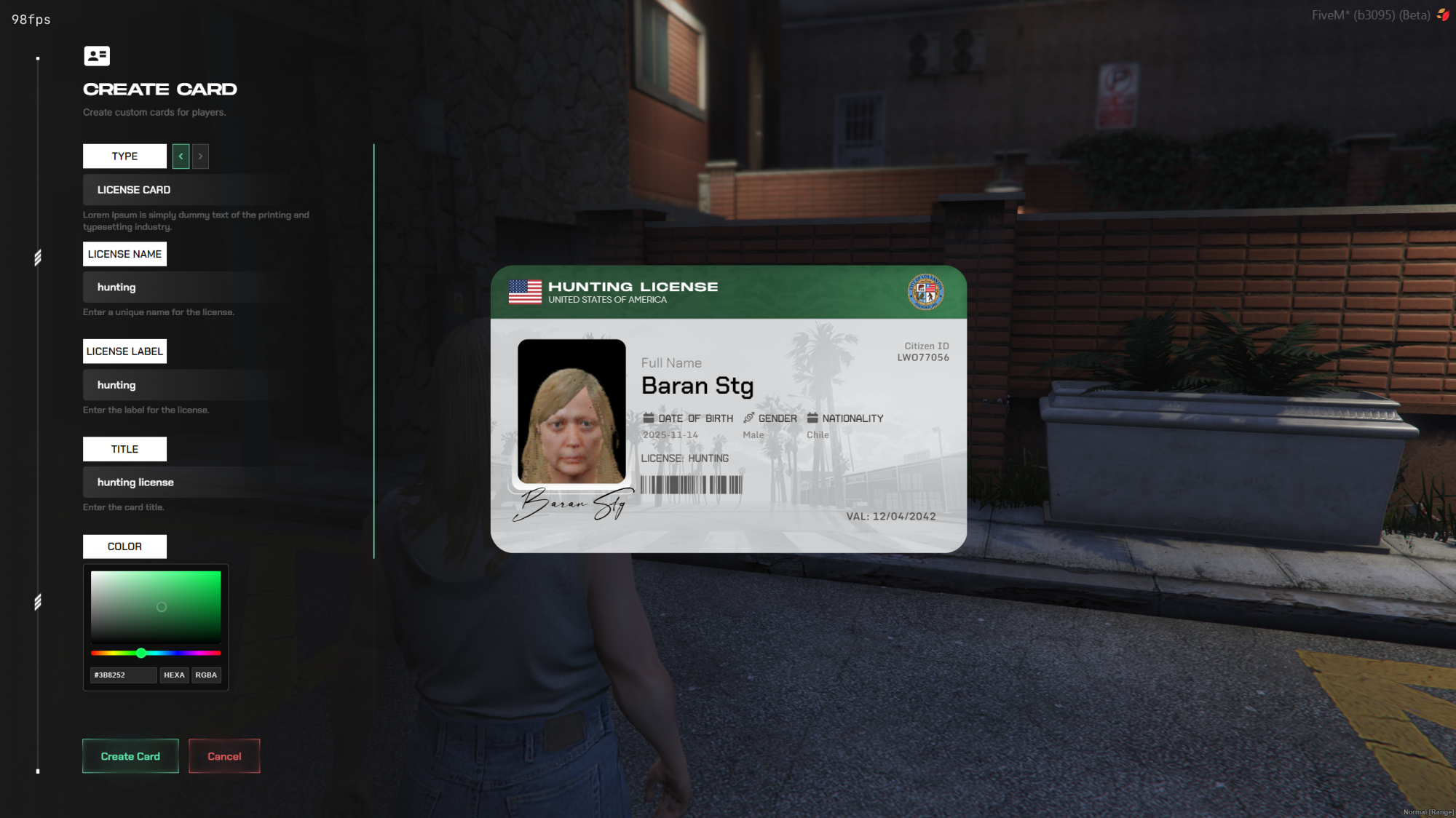
Task: Click the gender symbol icon beside GENDER
Action: coord(748,418)
